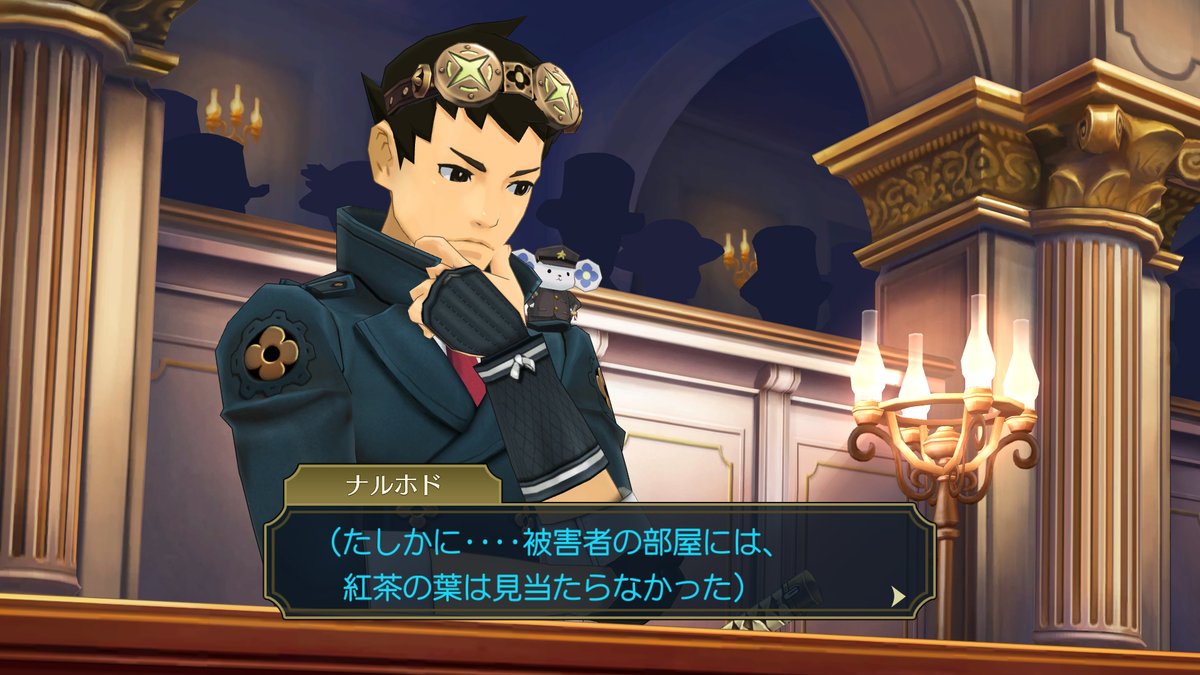Screen dimensions: 1200x675
Task: Advance dialogue with the arrow indicator
Action: (898, 596)
